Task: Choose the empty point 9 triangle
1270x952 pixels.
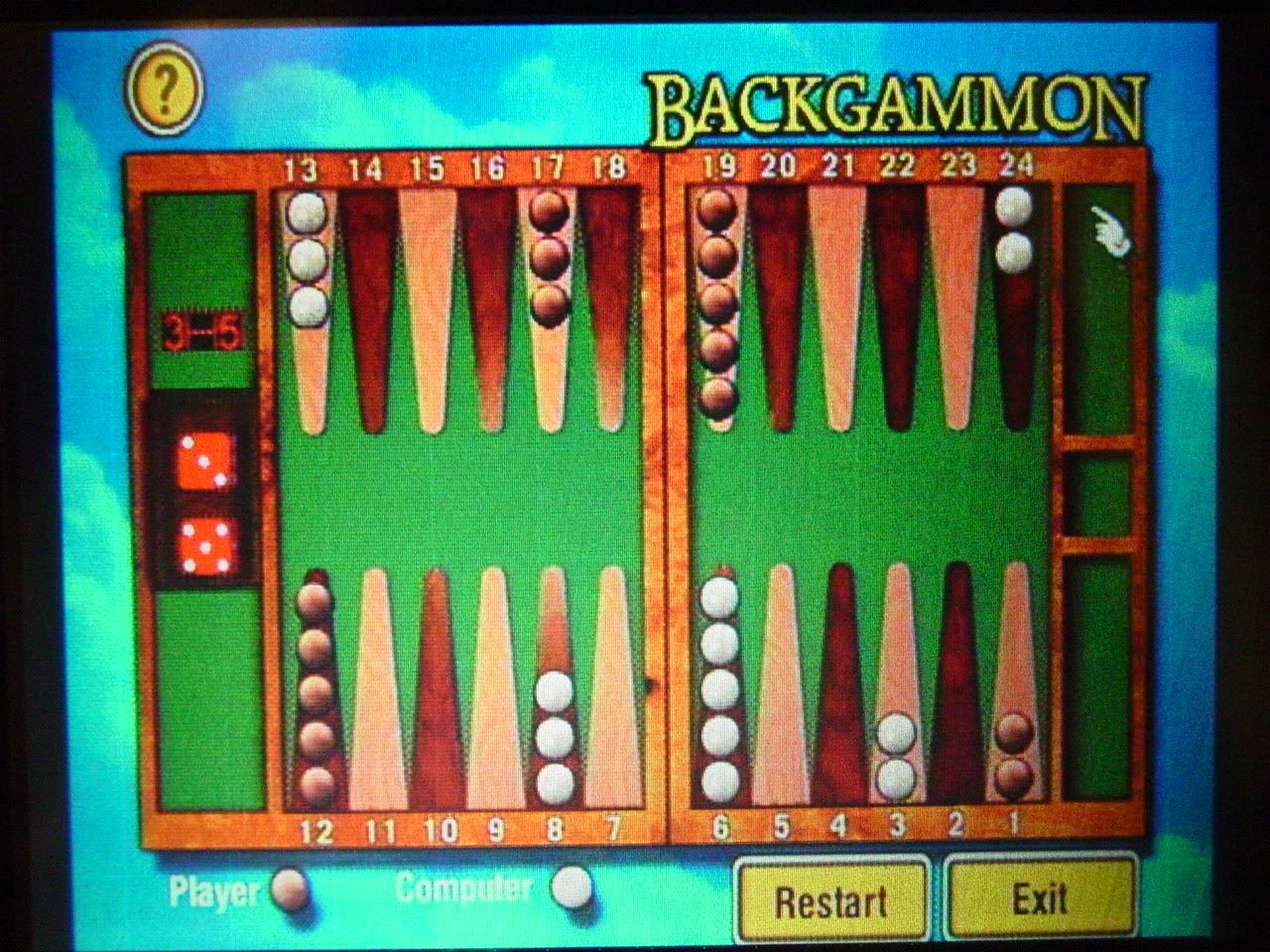Action: pos(494,684)
